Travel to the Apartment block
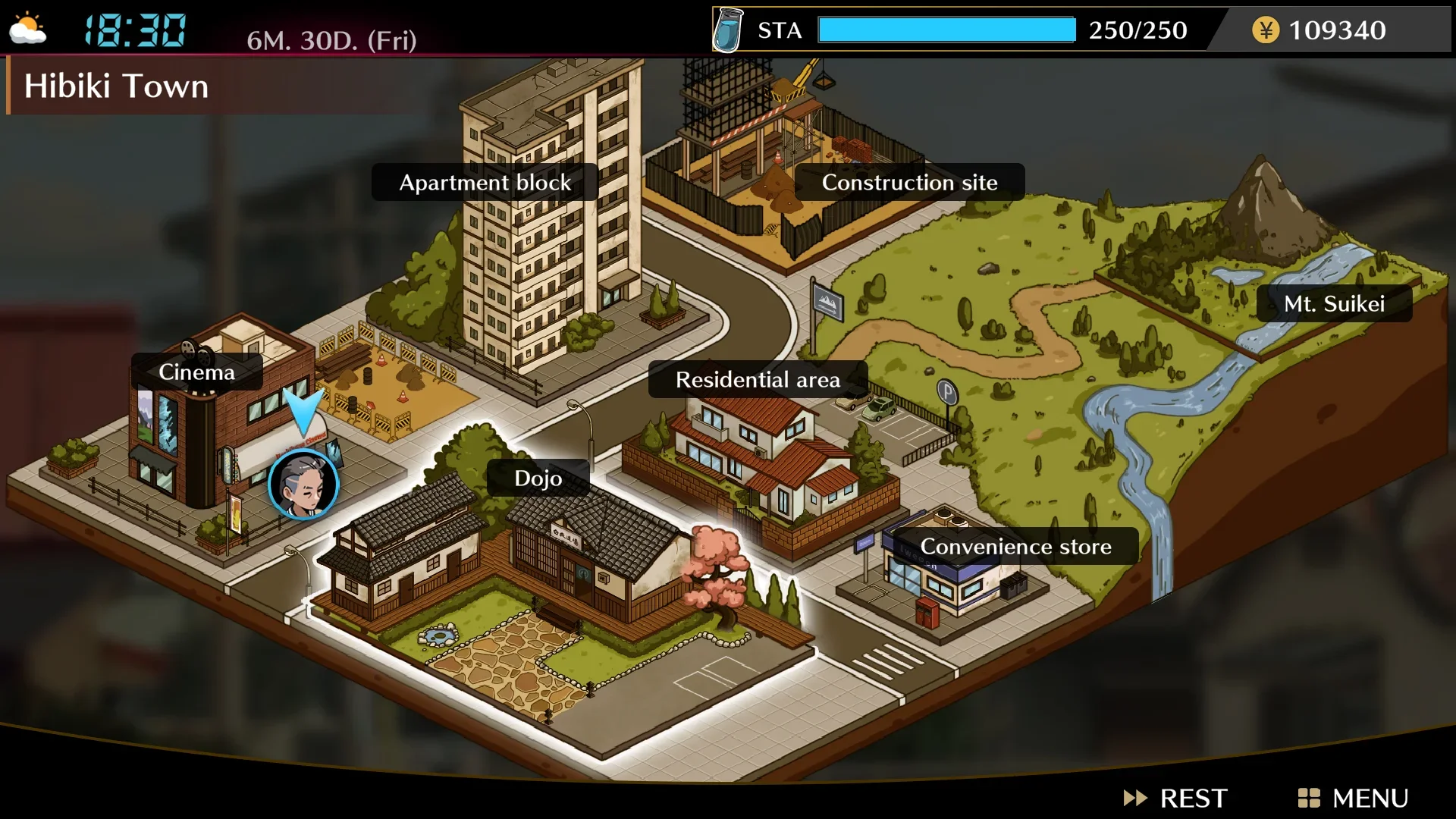 click(485, 182)
